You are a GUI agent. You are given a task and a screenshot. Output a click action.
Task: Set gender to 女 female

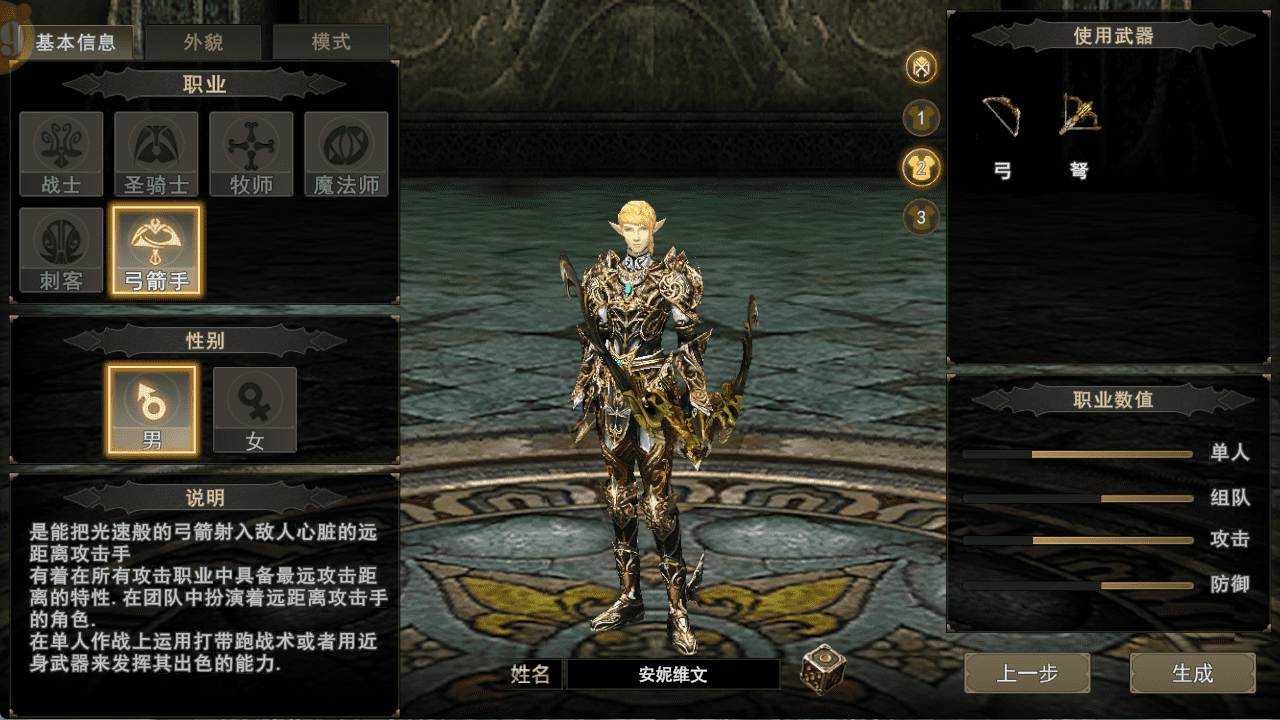pyautogui.click(x=255, y=409)
